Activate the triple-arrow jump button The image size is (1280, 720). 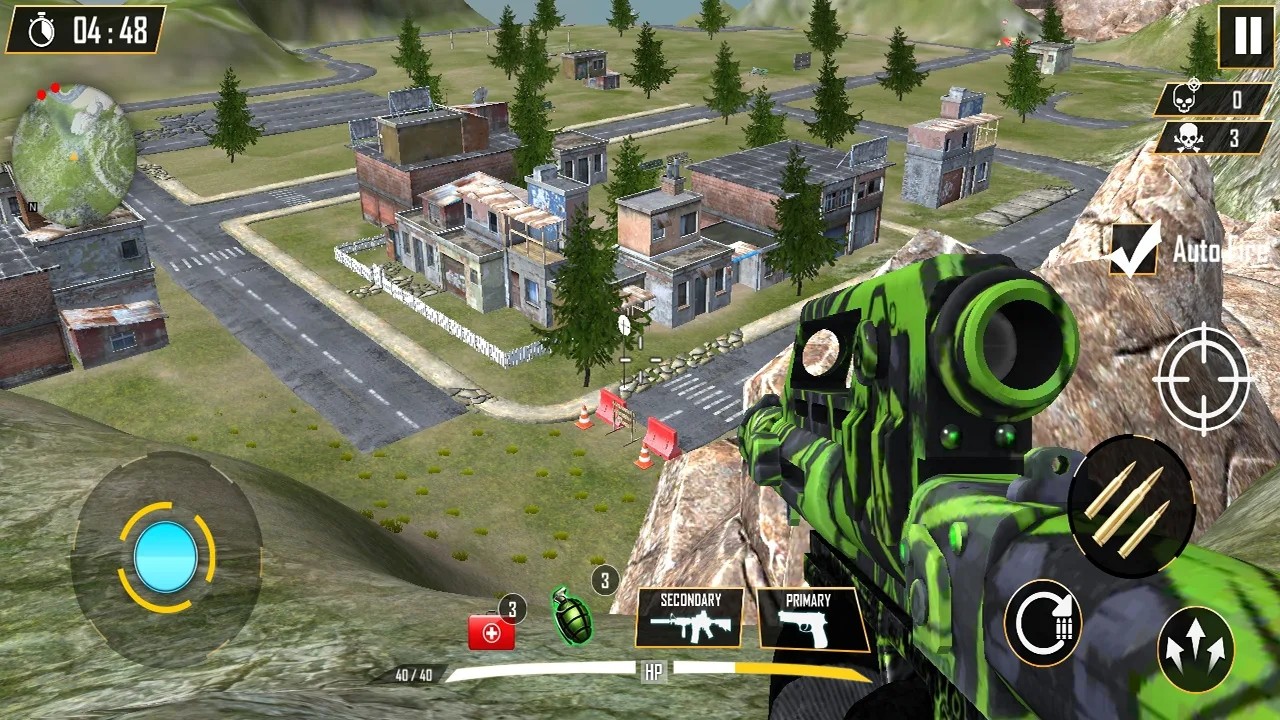[1196, 649]
